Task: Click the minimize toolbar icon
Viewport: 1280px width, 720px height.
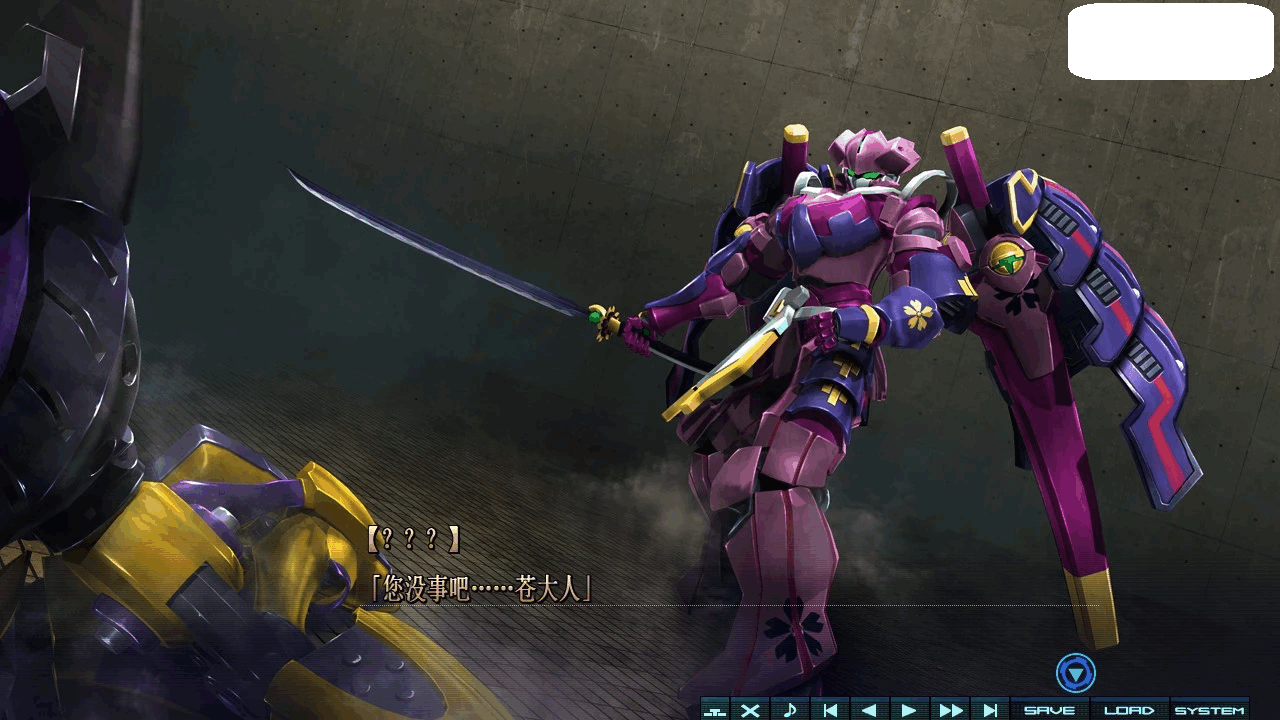Action: tap(714, 710)
